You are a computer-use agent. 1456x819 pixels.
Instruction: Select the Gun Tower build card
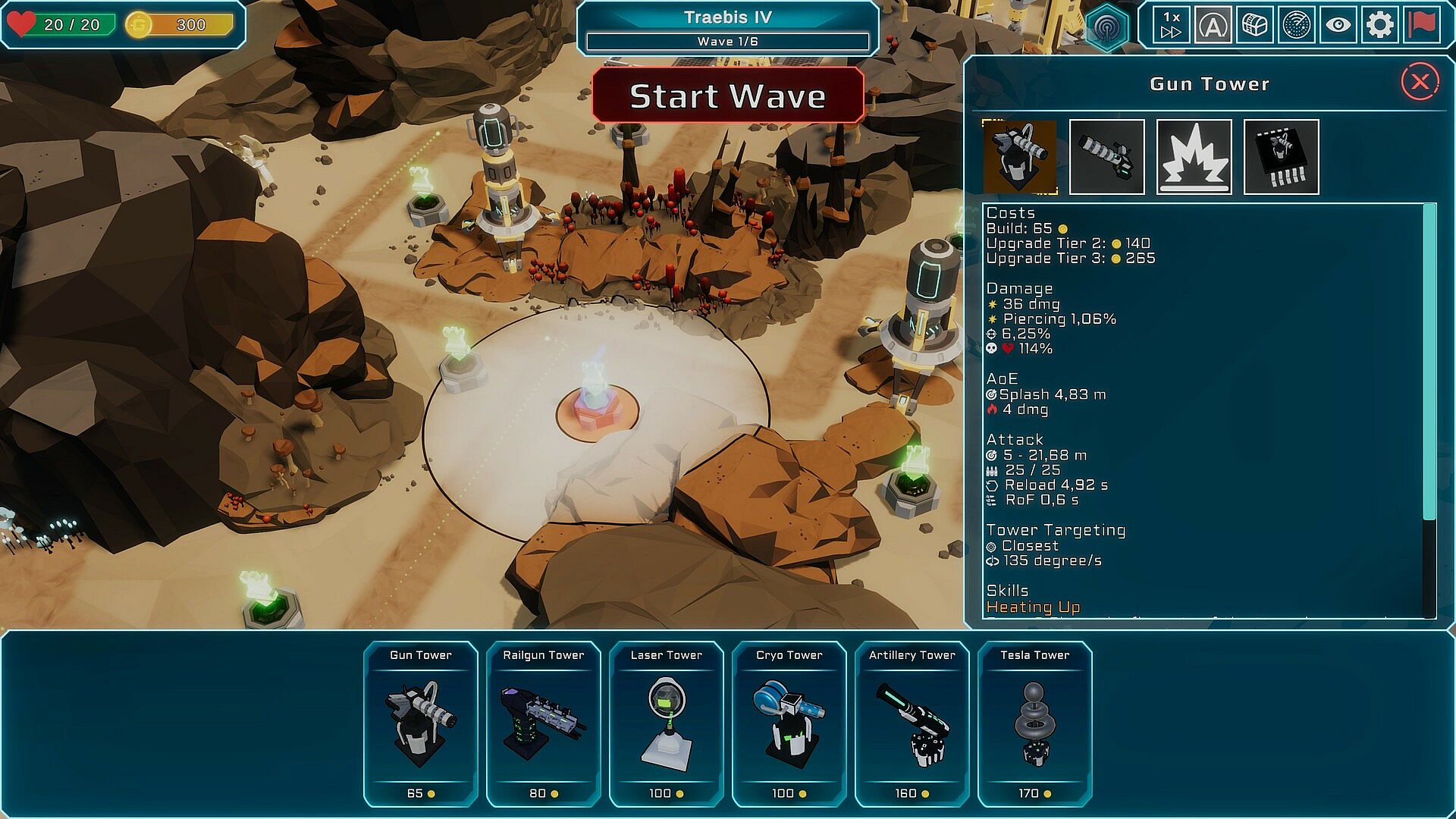(421, 724)
